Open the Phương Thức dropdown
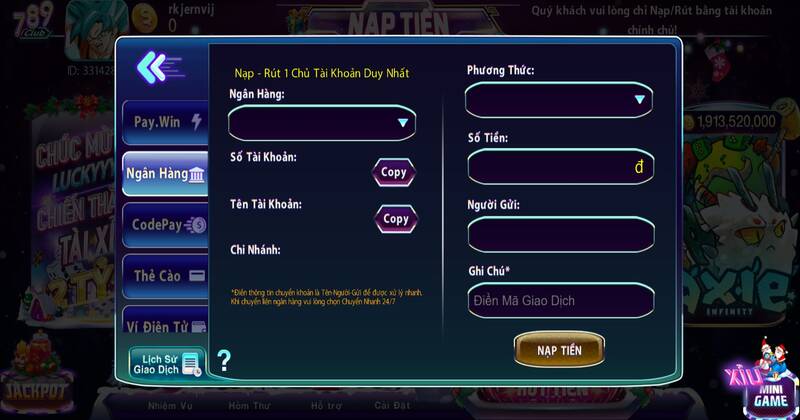 click(x=559, y=100)
